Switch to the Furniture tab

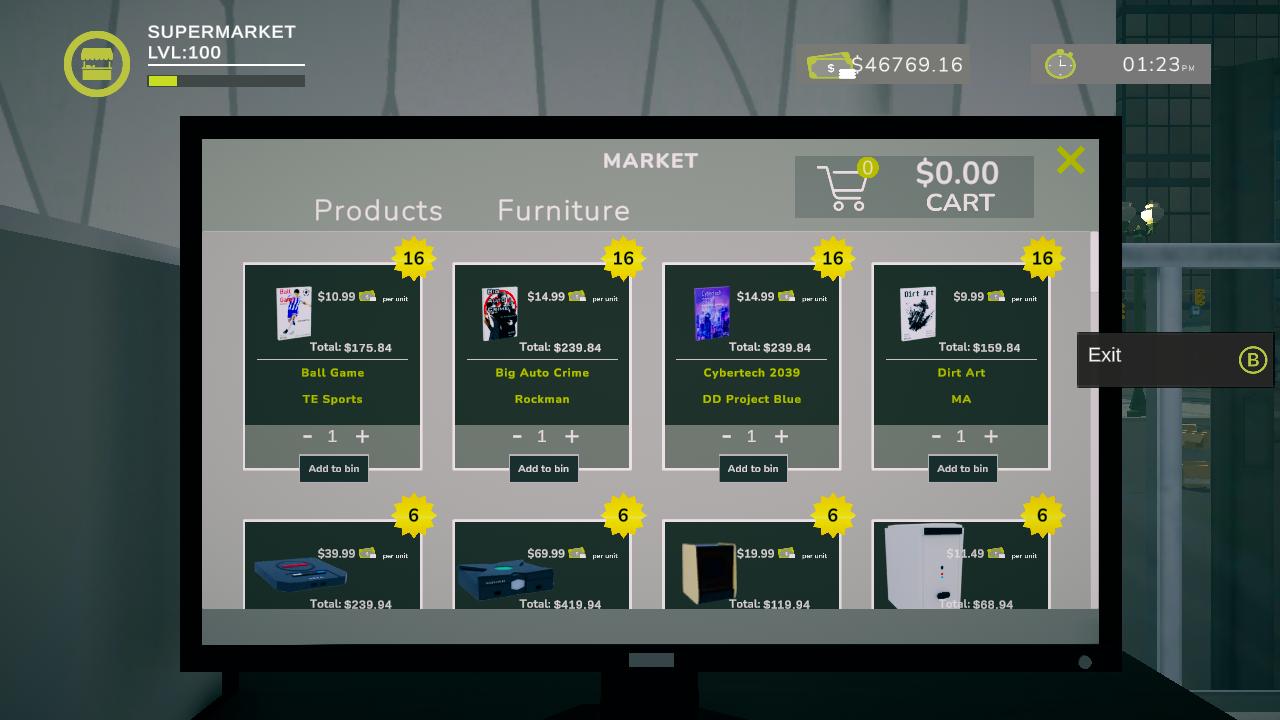[563, 211]
